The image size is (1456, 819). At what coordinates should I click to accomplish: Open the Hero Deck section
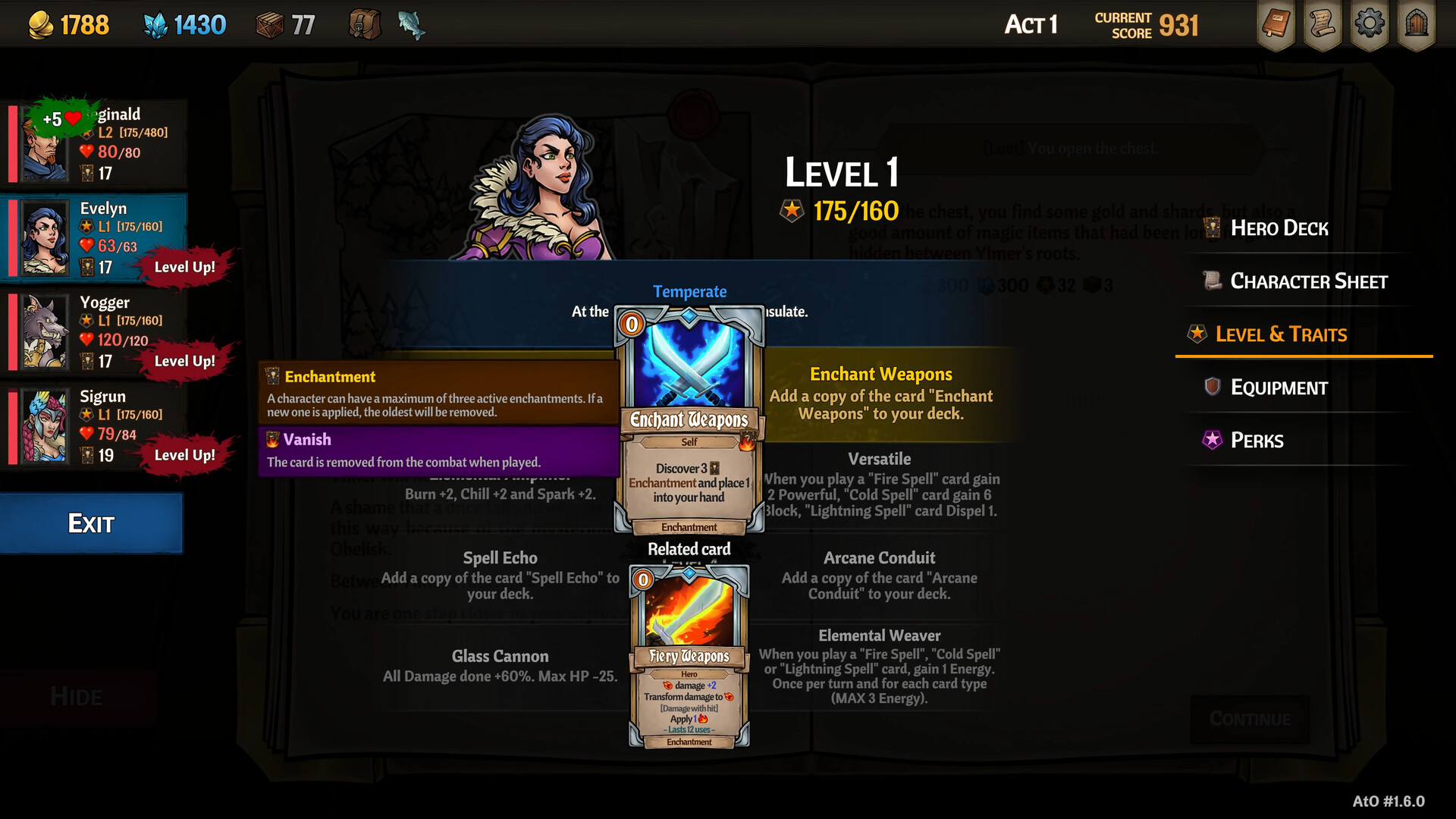1279,228
